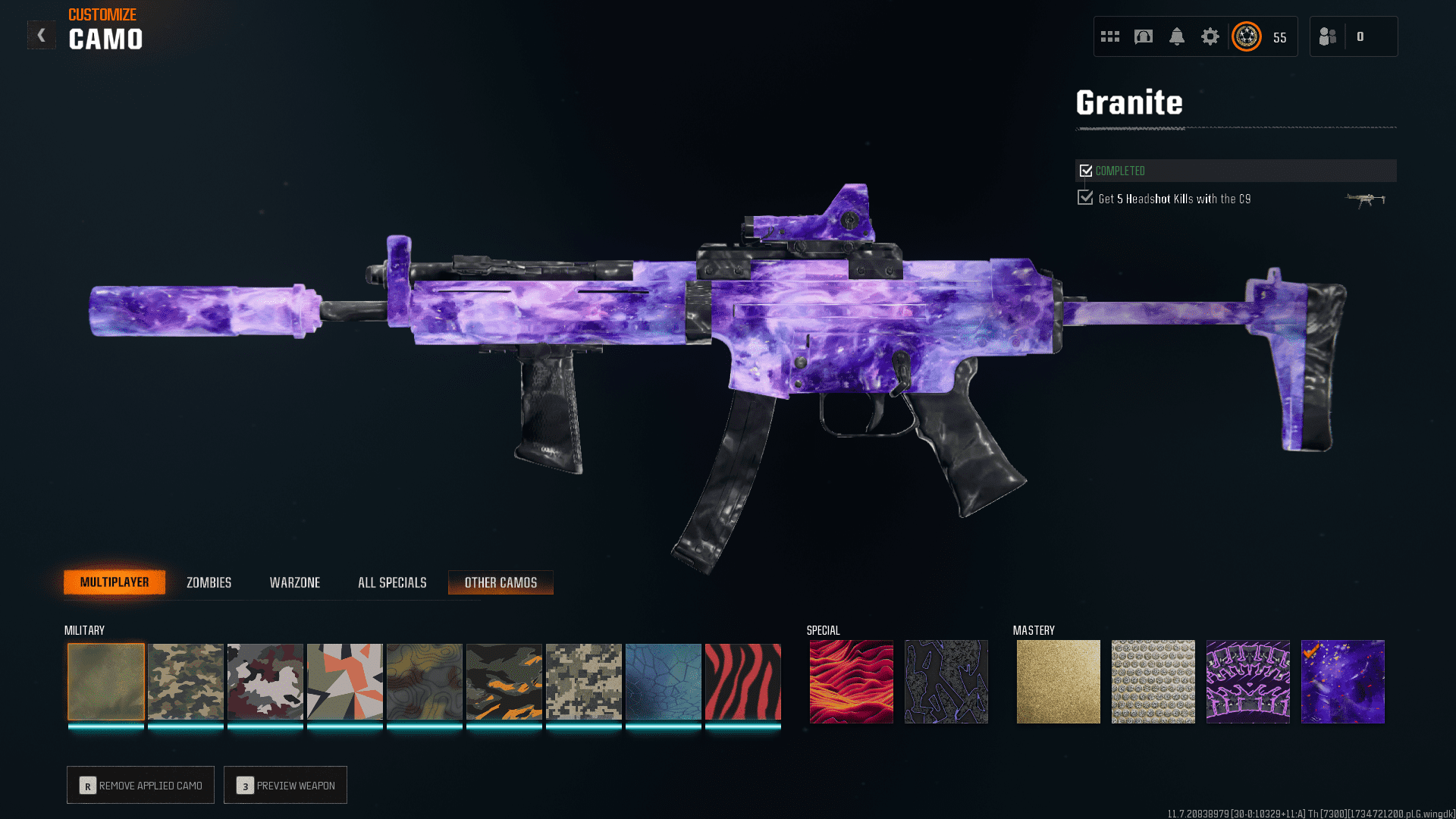Switch to the Multiplayer camo tab
The width and height of the screenshot is (1456, 819).
coord(115,582)
